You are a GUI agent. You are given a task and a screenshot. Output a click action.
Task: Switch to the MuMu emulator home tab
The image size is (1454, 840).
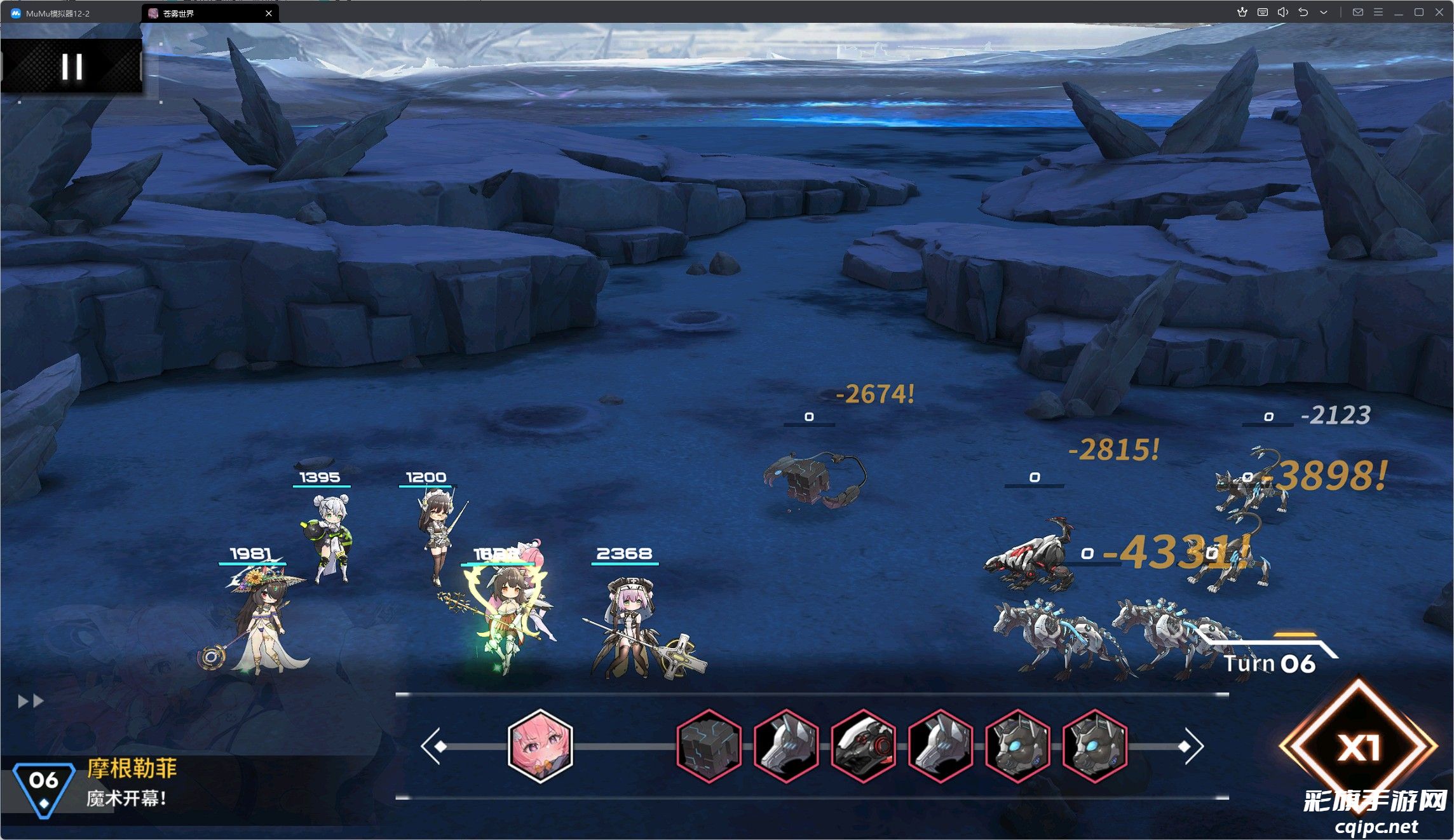tap(57, 13)
